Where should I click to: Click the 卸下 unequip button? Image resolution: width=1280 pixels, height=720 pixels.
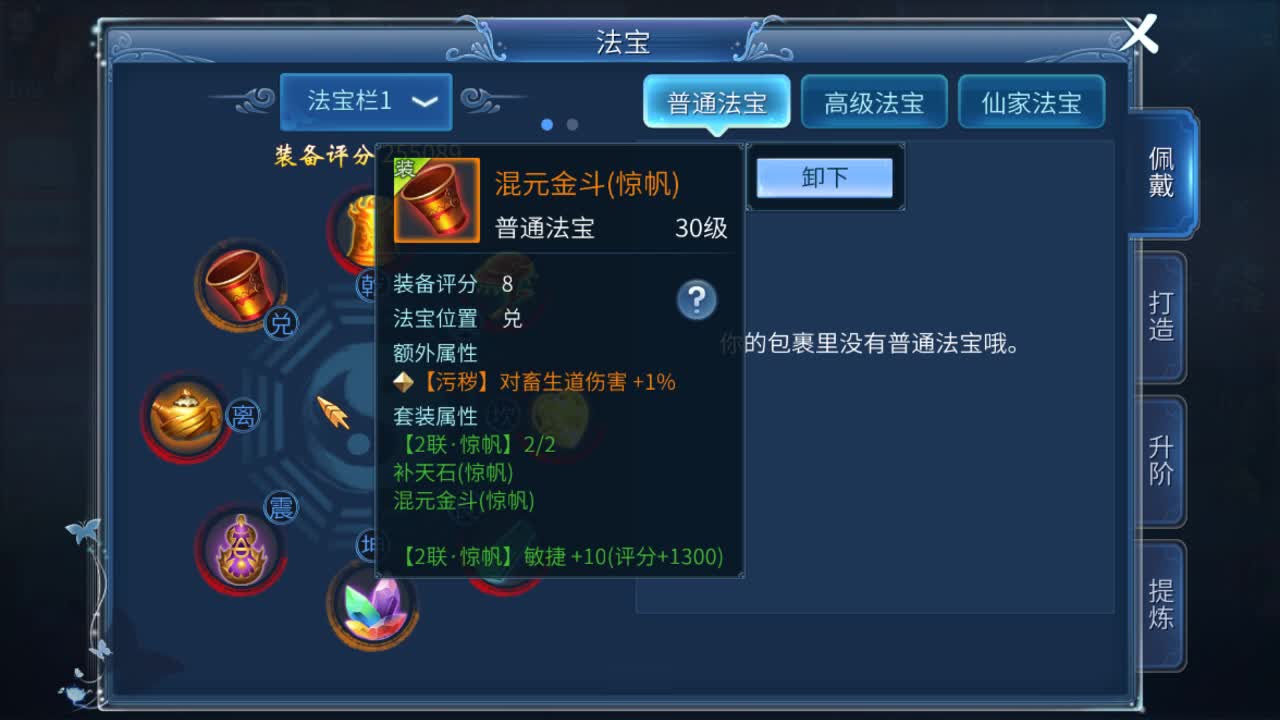tap(824, 176)
